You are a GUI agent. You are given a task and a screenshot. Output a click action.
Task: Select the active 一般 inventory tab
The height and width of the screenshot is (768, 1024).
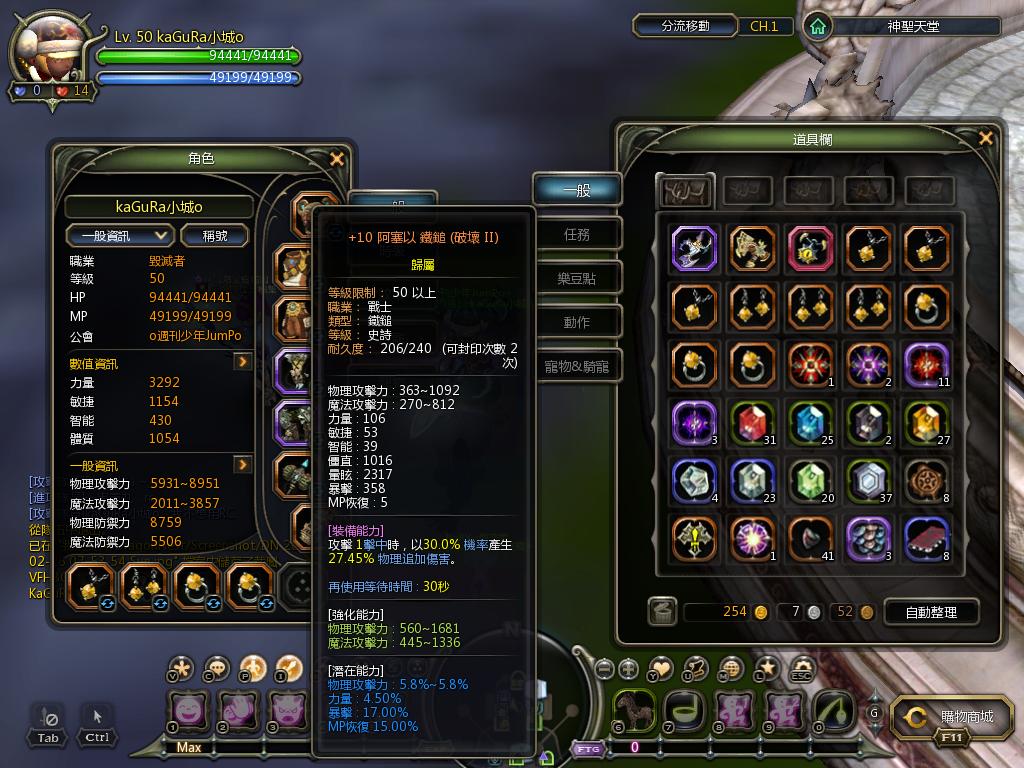tap(577, 189)
